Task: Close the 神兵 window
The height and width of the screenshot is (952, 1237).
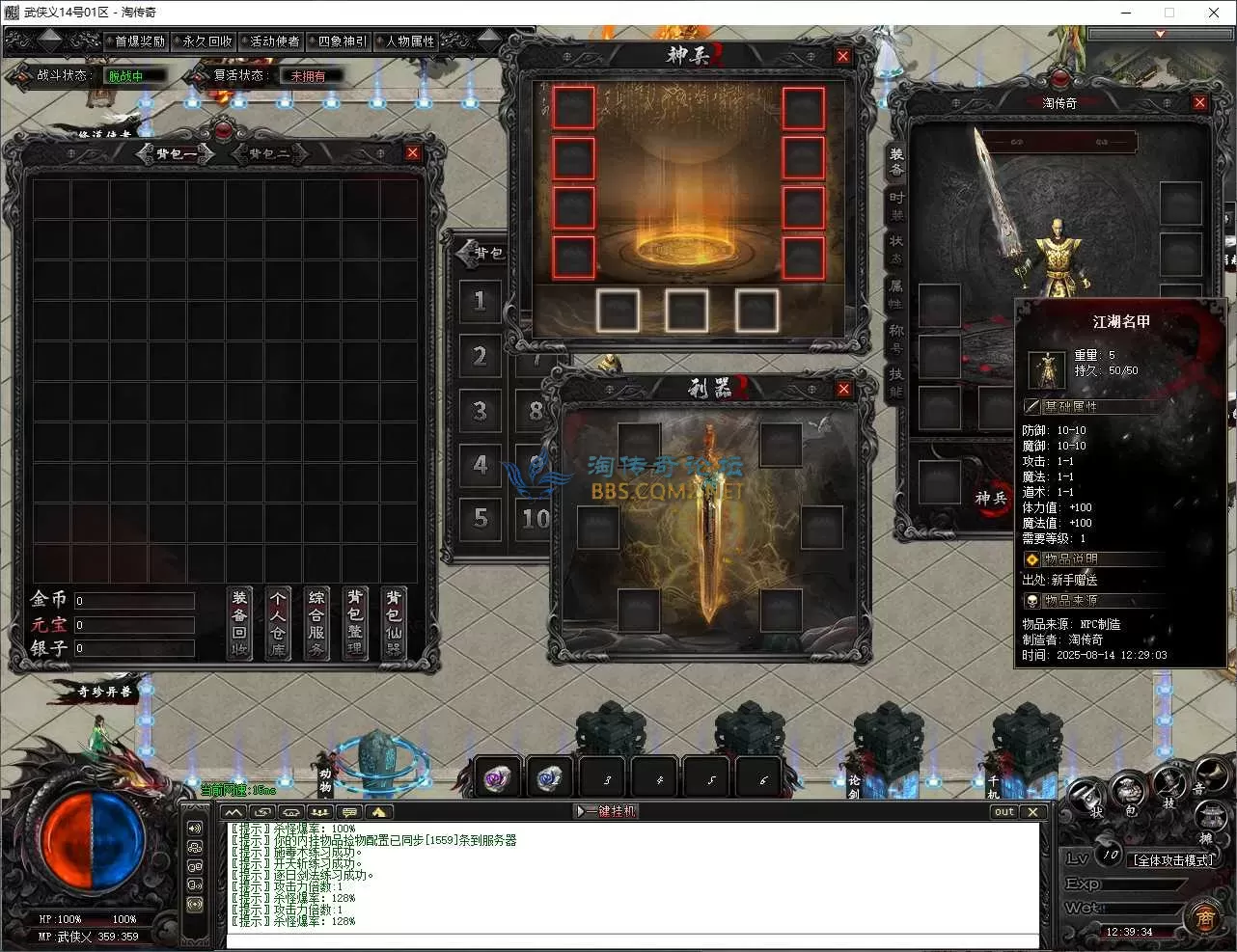Action: [x=842, y=56]
